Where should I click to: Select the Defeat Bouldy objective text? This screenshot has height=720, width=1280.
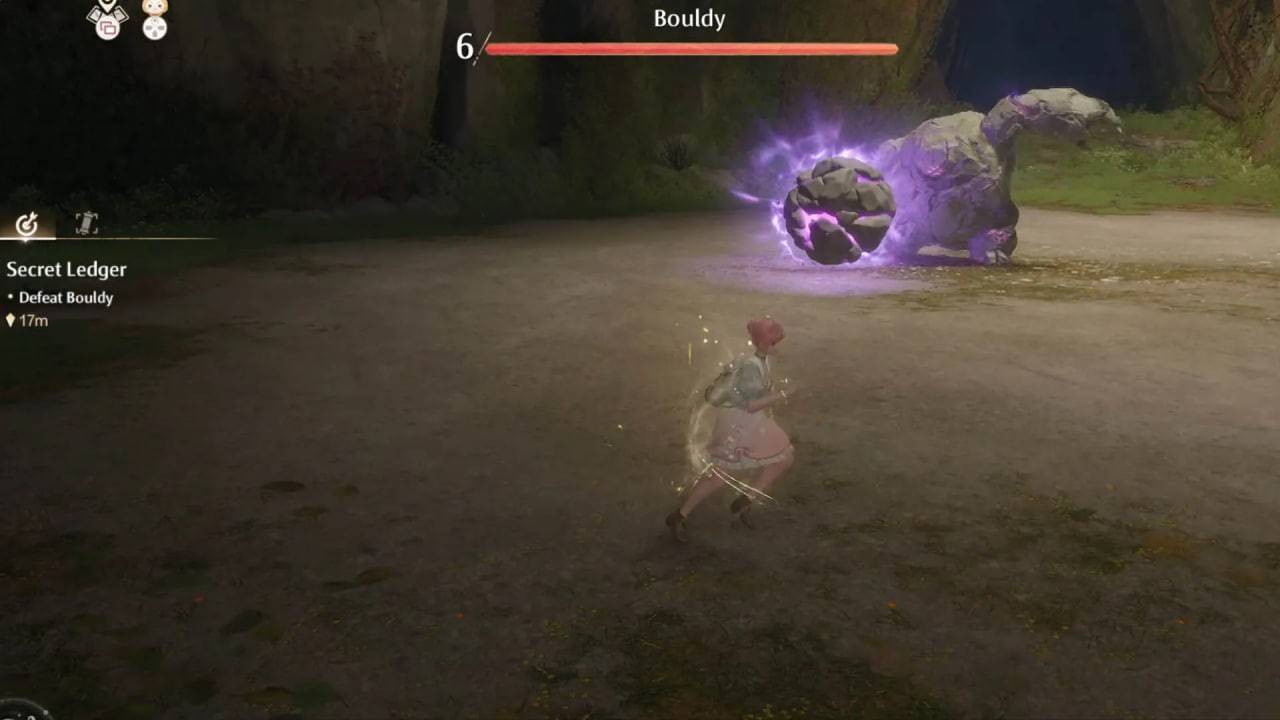click(x=66, y=297)
